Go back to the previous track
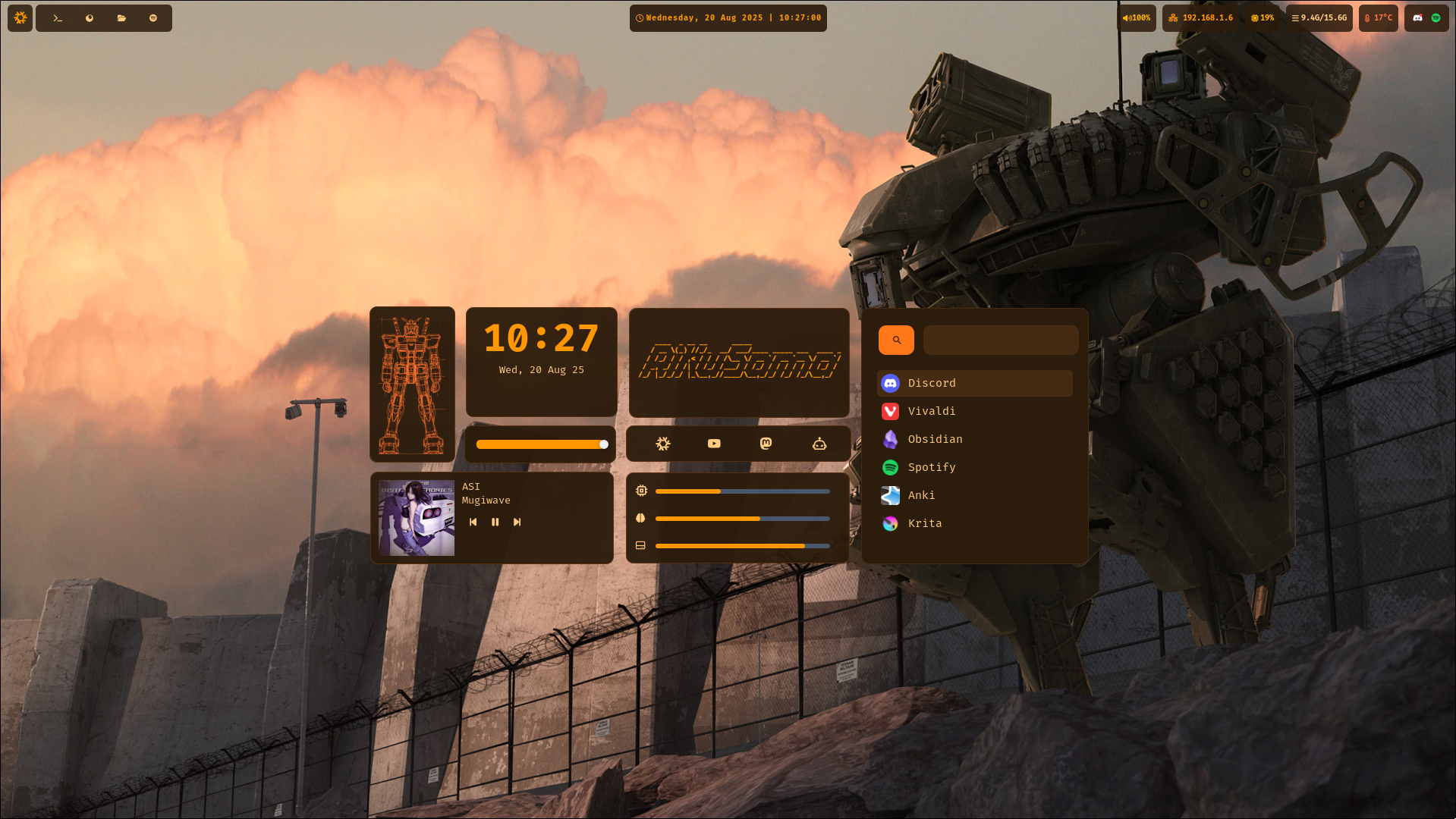This screenshot has width=1456, height=819. pos(473,522)
